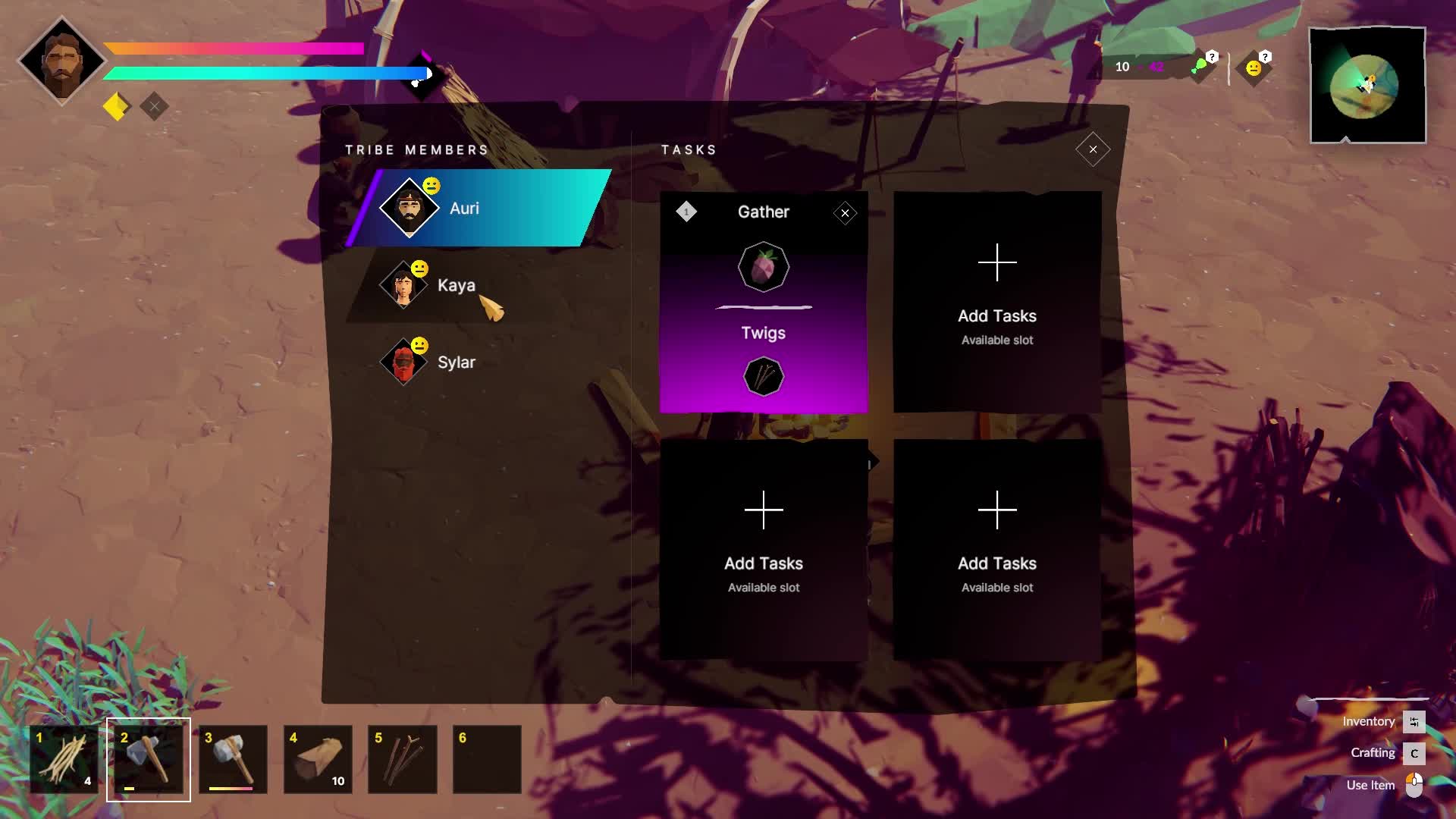Select Sylar from the tribe members list
The width and height of the screenshot is (1456, 819).
[455, 362]
